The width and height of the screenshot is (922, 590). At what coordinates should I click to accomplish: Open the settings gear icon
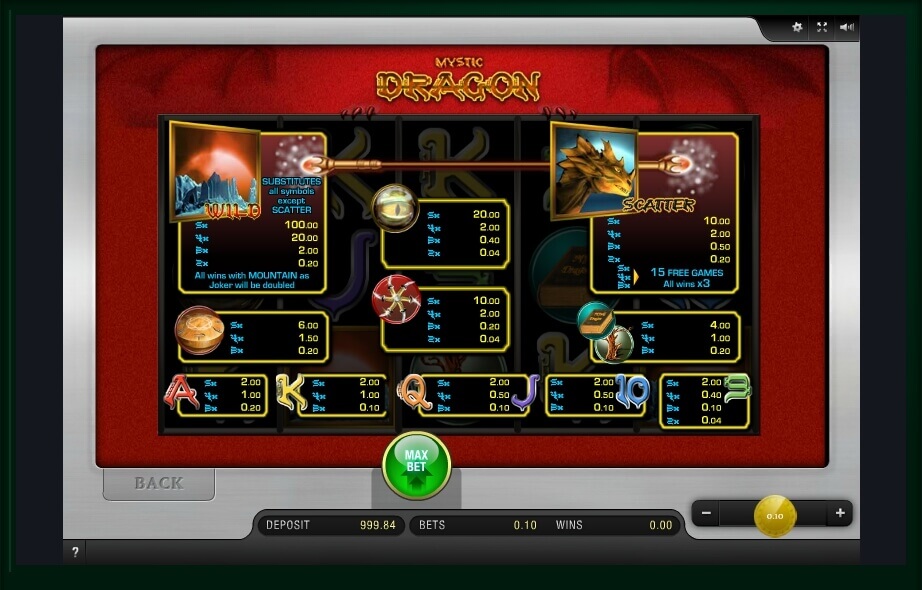click(797, 27)
